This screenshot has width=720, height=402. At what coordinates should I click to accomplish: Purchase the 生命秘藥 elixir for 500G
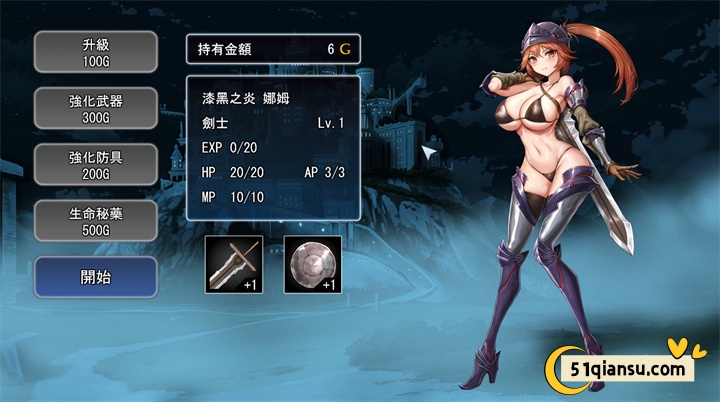pos(96,220)
